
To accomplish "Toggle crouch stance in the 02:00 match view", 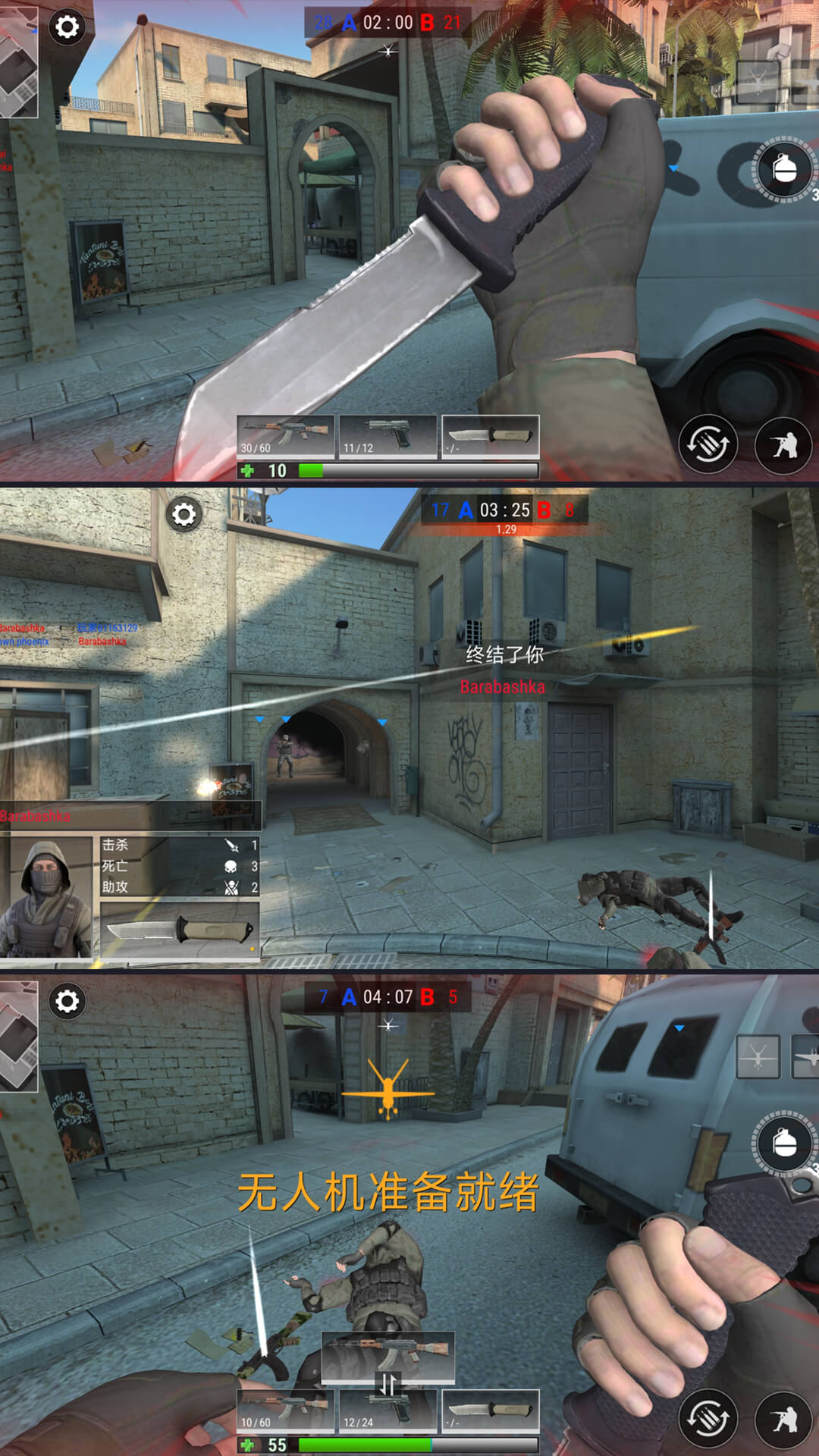I will 783,445.
